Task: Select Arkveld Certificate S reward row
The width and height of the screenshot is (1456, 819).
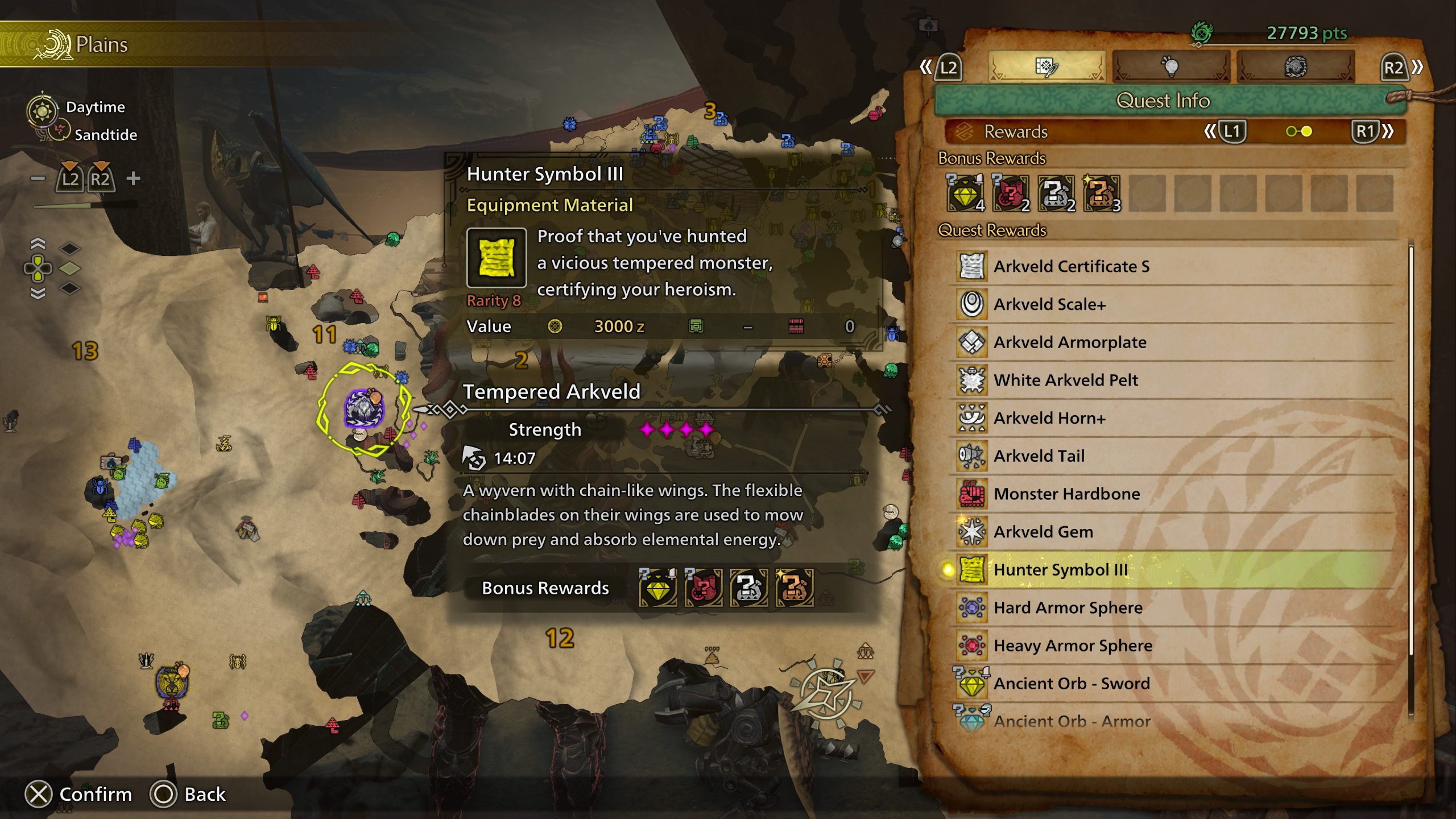Action: (1071, 266)
